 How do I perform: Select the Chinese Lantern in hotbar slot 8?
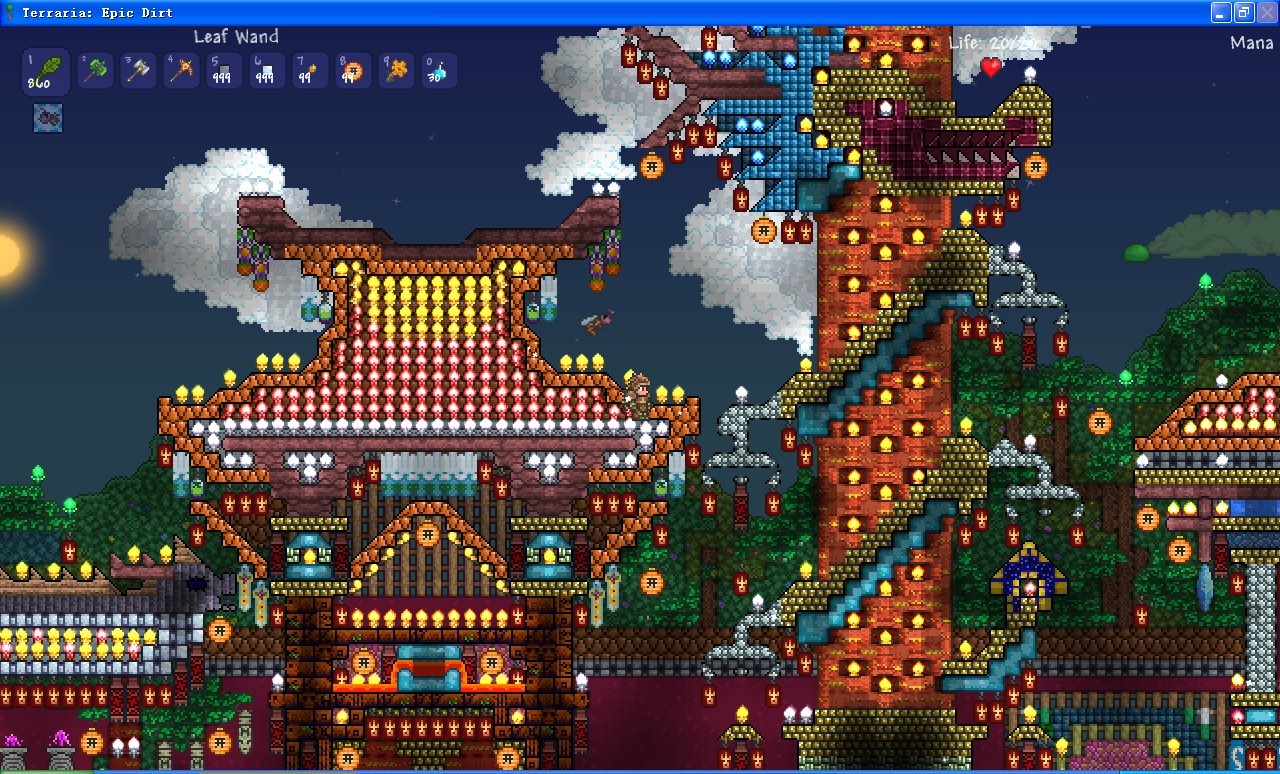pos(352,70)
